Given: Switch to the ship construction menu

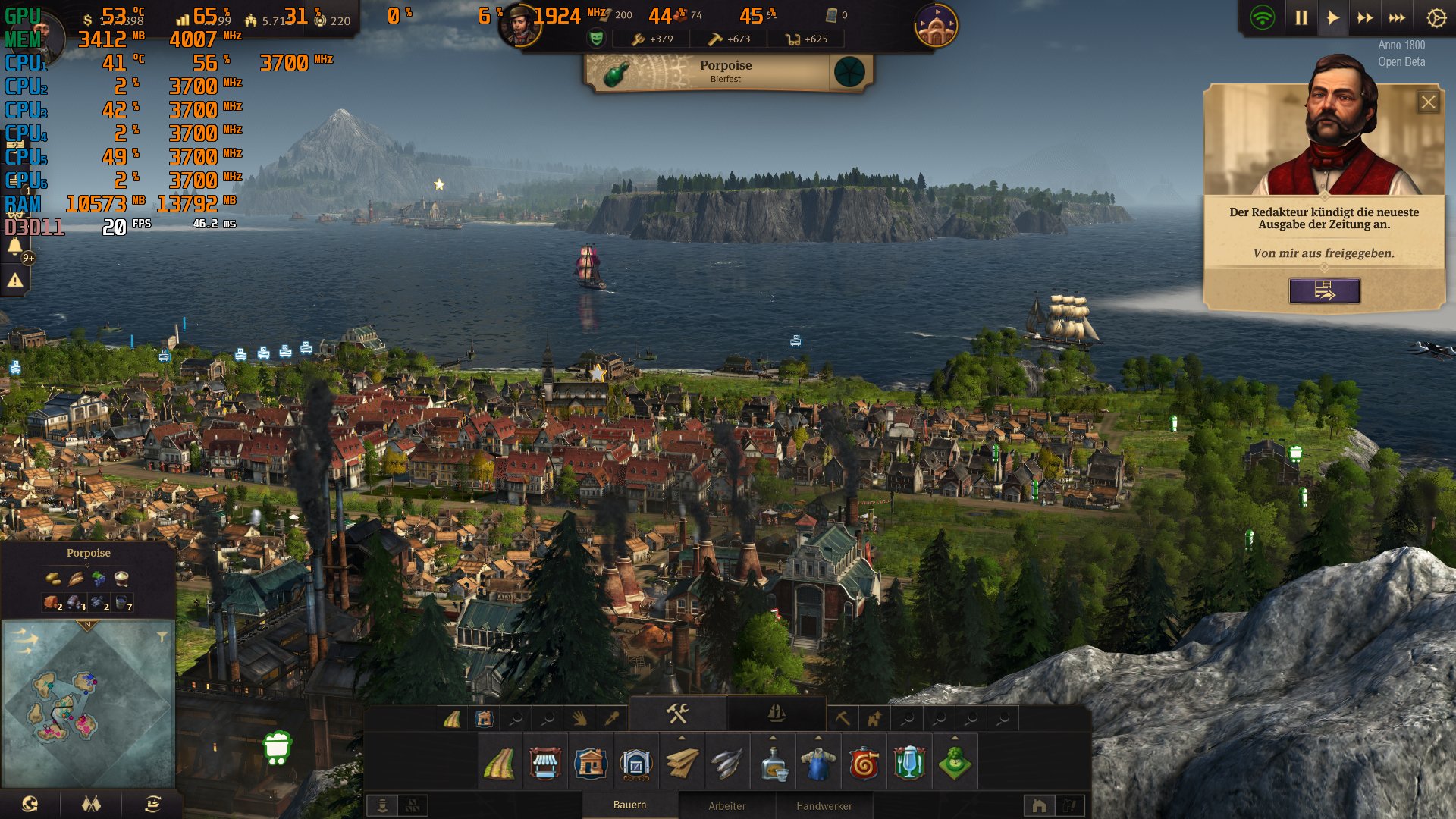Looking at the screenshot, I should 776,714.
